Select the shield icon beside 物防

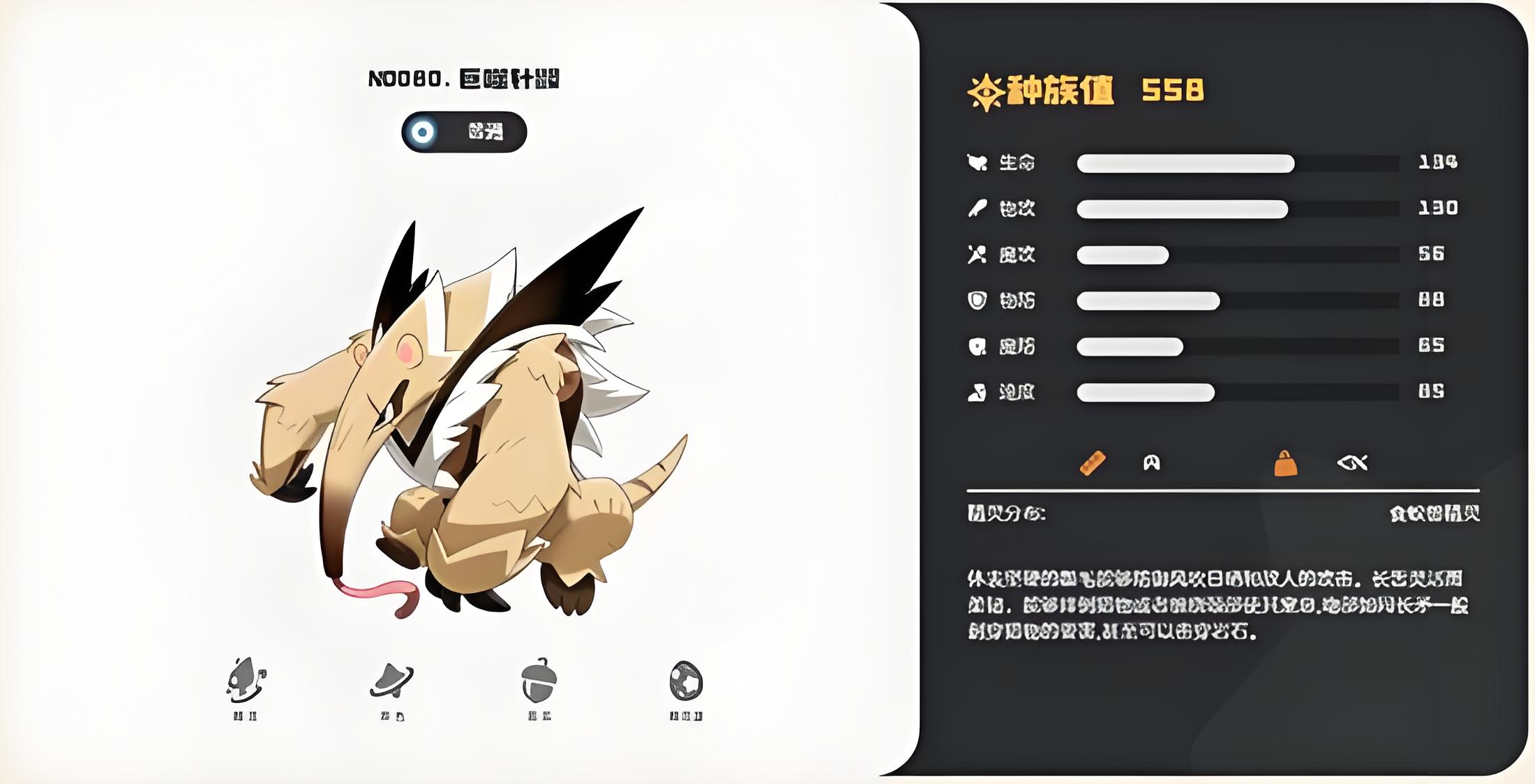[978, 301]
